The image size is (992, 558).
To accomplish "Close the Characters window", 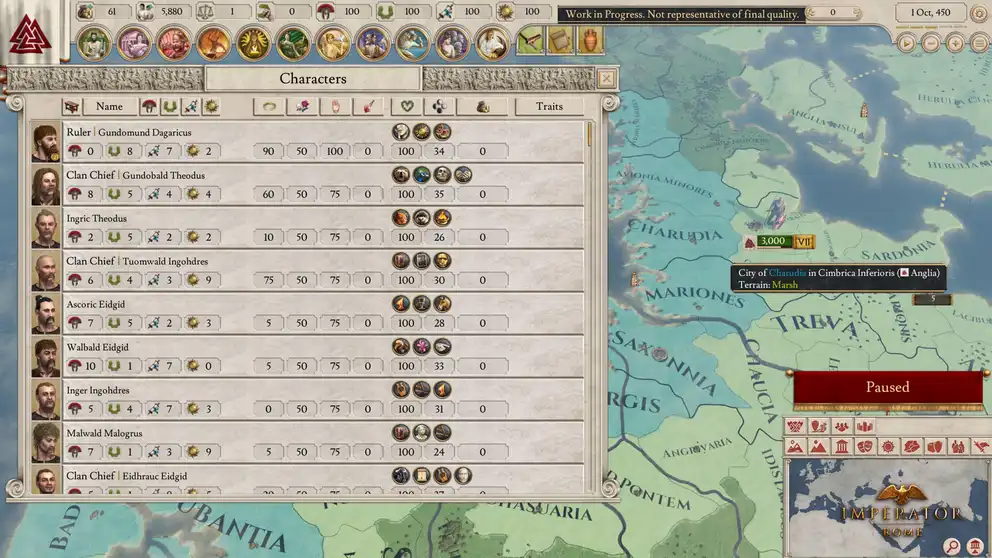I will tap(606, 78).
